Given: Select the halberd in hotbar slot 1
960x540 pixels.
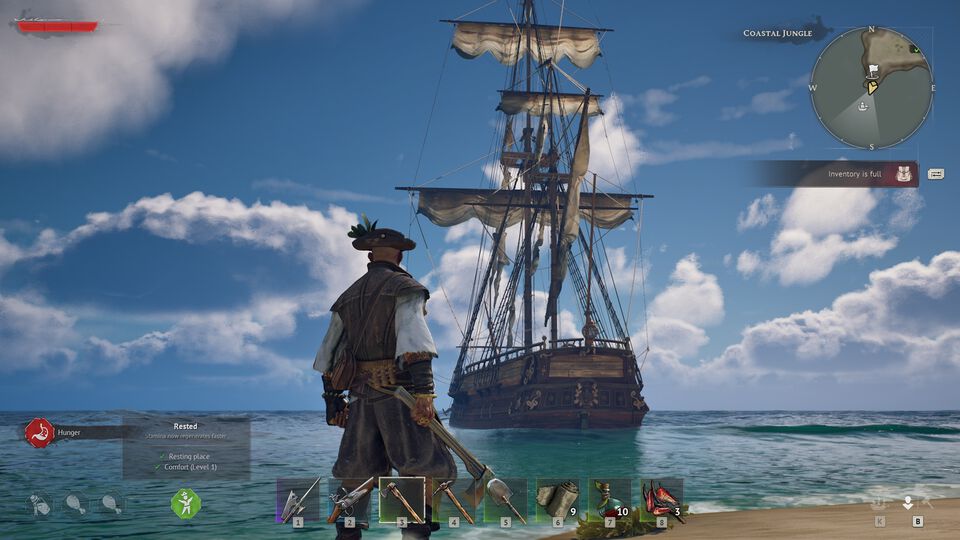Looking at the screenshot, I should [298, 500].
